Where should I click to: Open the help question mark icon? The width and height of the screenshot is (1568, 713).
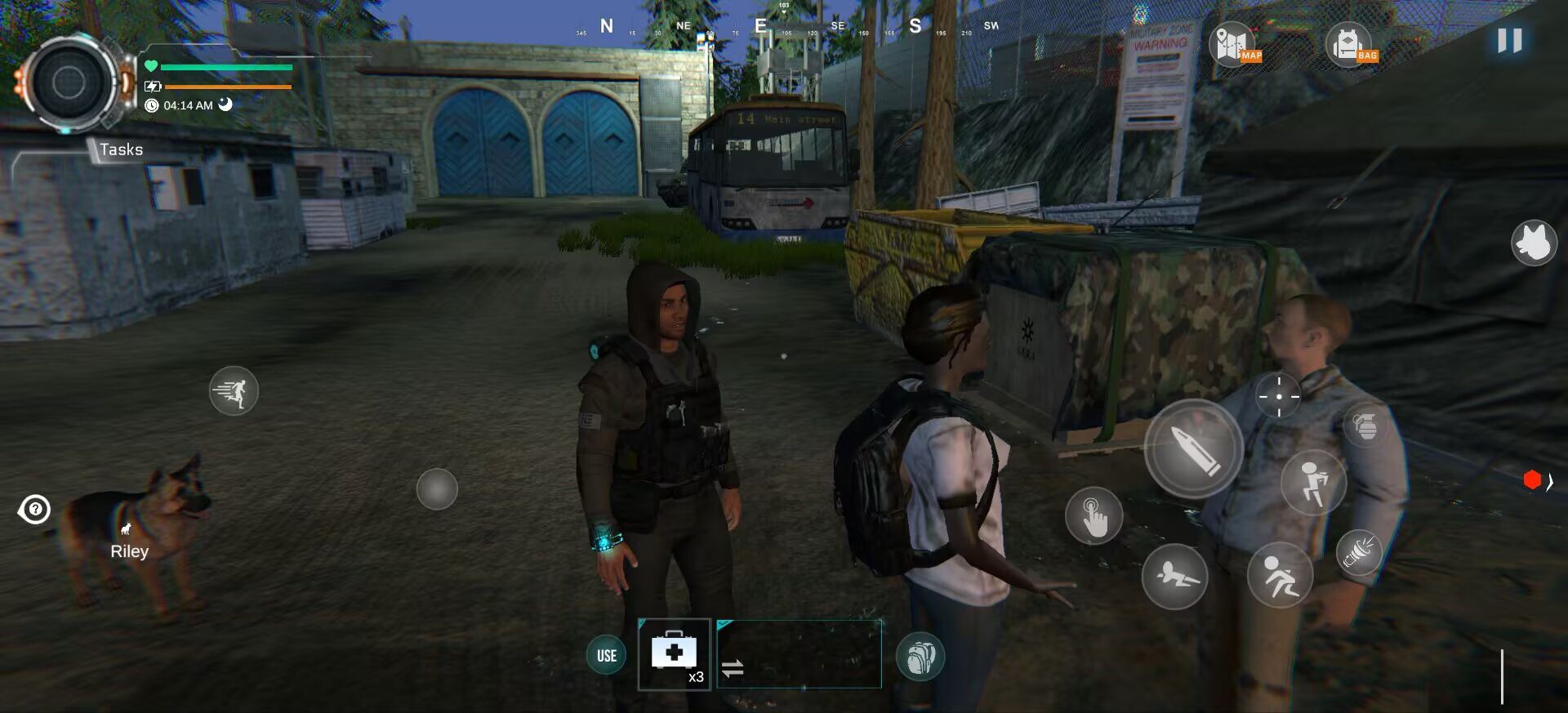(x=35, y=510)
